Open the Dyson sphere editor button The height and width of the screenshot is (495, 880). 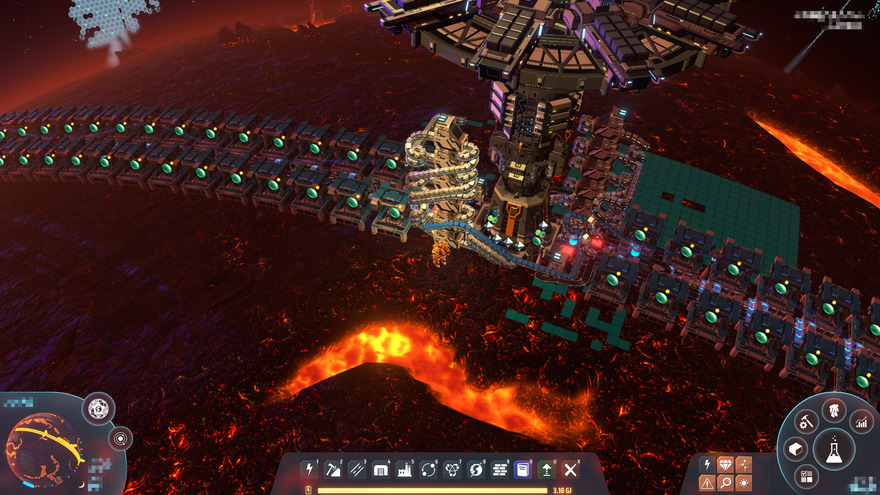tap(98, 407)
